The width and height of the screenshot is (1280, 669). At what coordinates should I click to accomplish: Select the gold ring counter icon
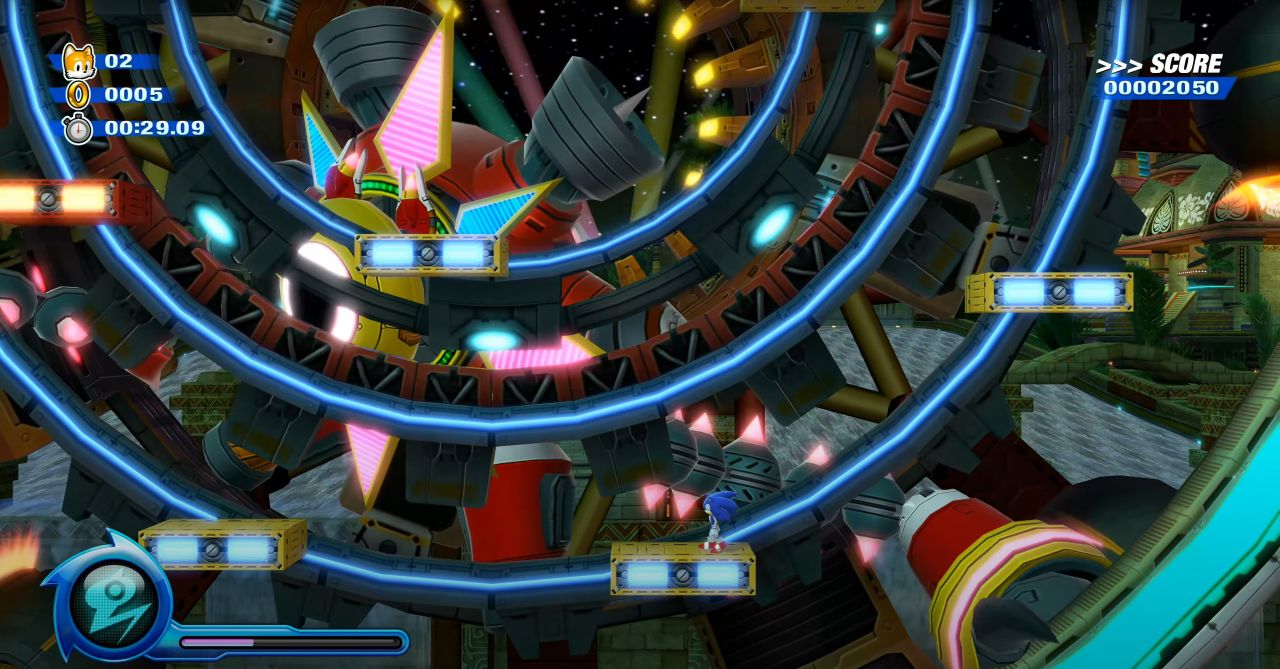(77, 95)
